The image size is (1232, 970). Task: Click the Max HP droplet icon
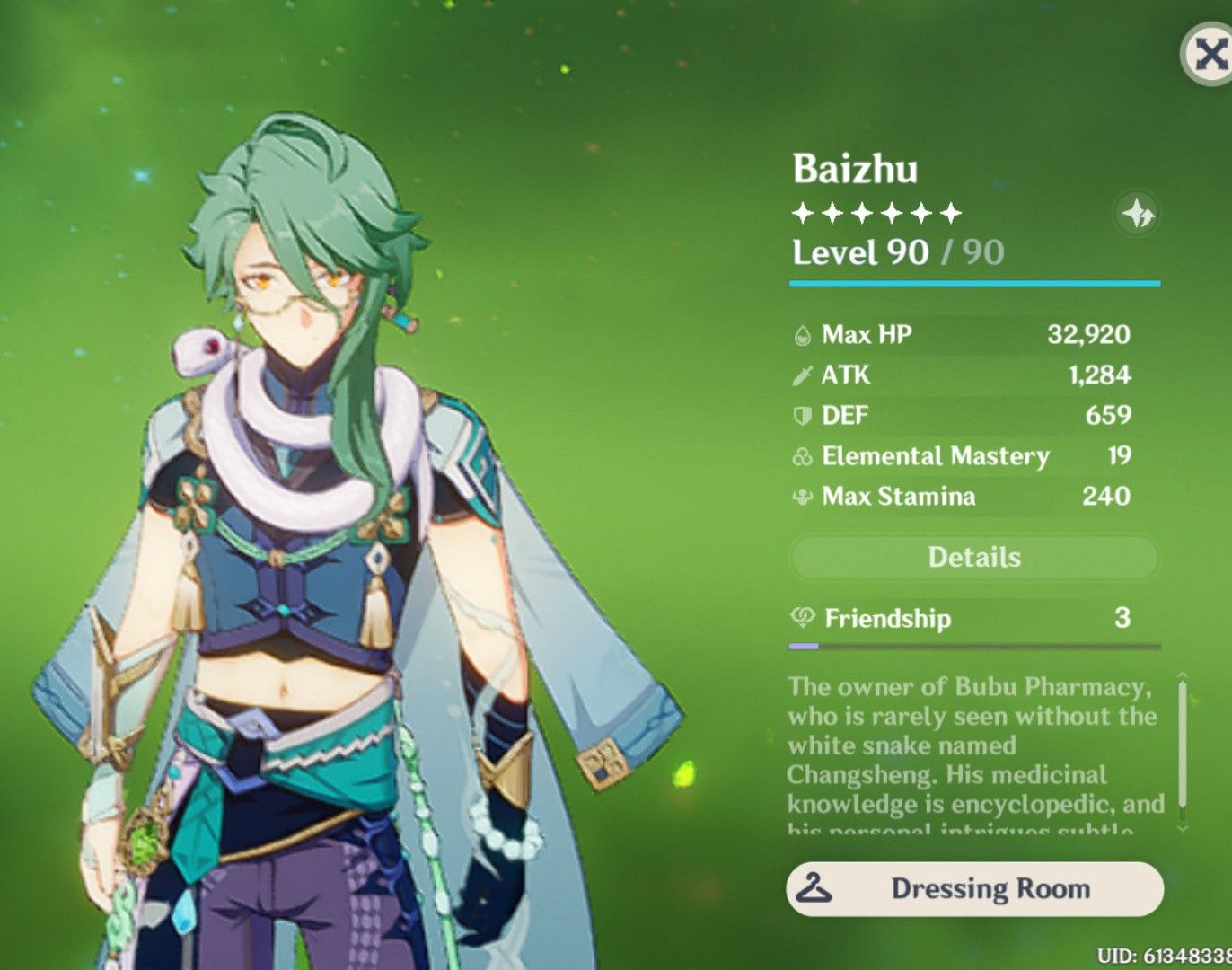point(802,336)
